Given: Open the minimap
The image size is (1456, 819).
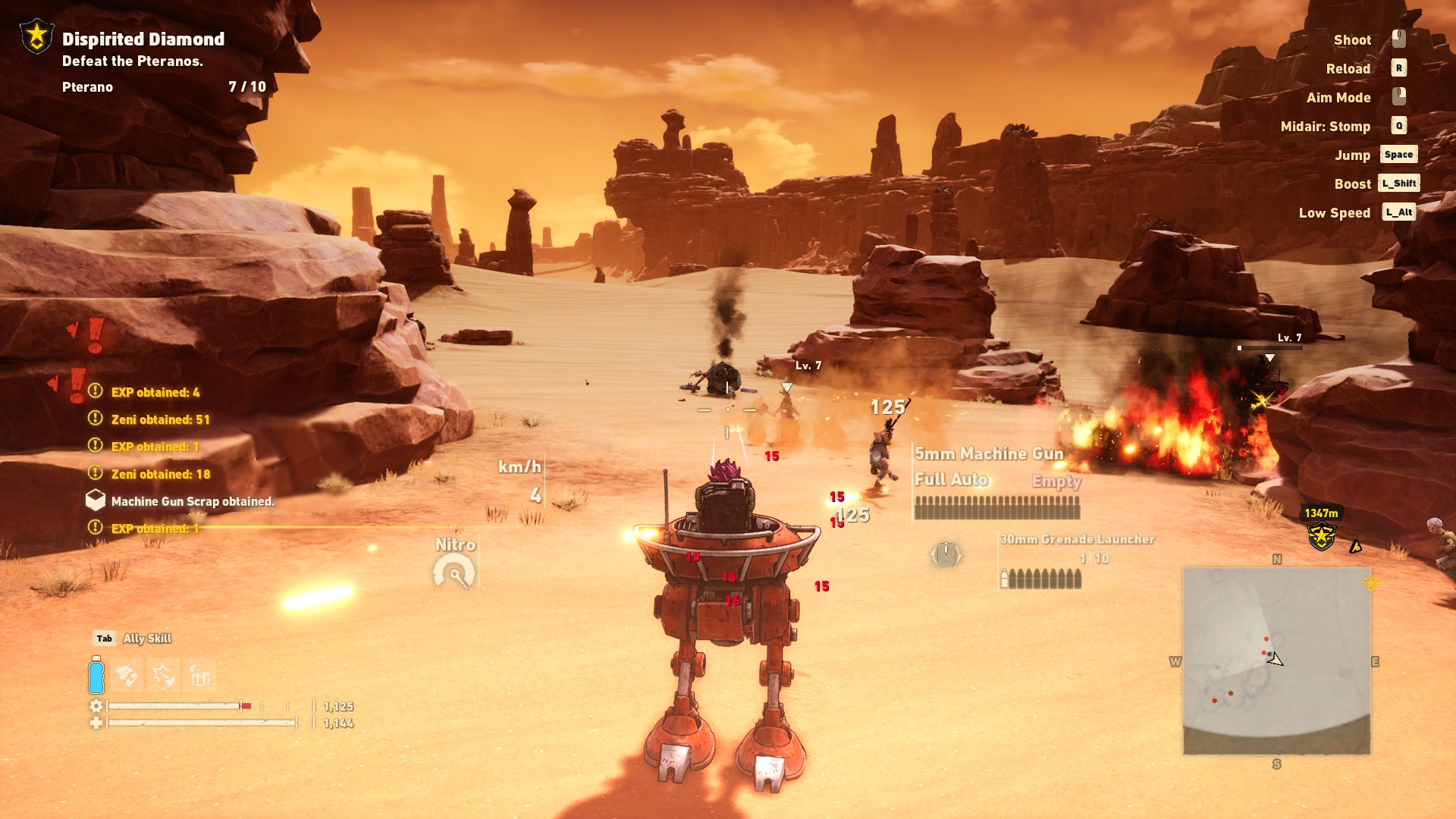Looking at the screenshot, I should [x=1276, y=661].
